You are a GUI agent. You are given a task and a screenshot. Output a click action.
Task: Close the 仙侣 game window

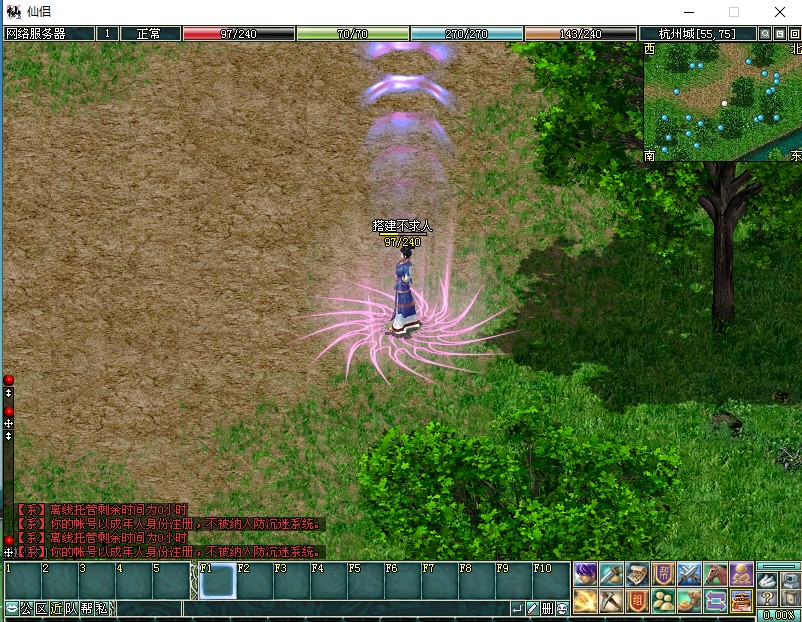point(779,12)
